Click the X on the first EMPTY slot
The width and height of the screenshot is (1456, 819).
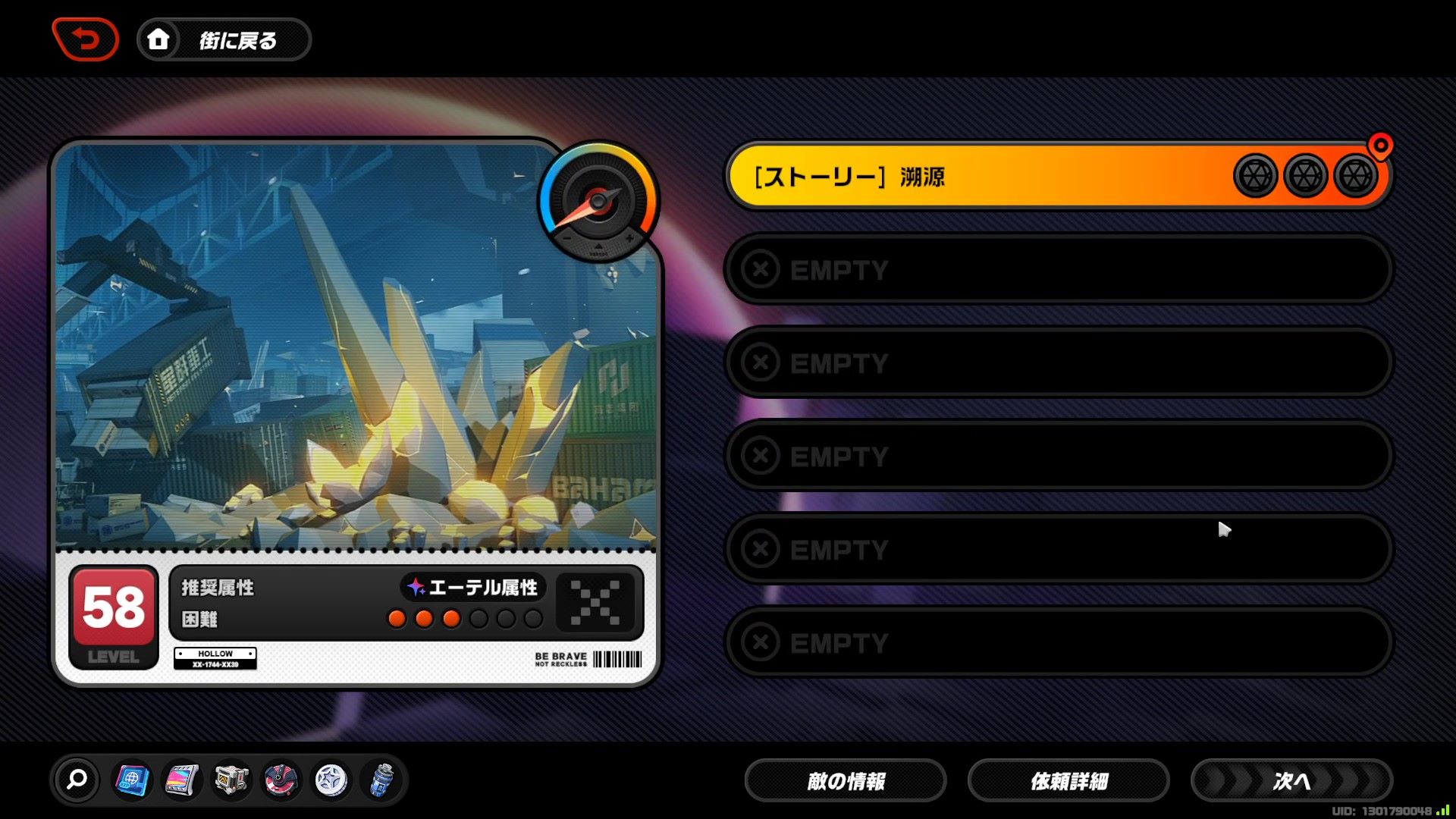(761, 269)
